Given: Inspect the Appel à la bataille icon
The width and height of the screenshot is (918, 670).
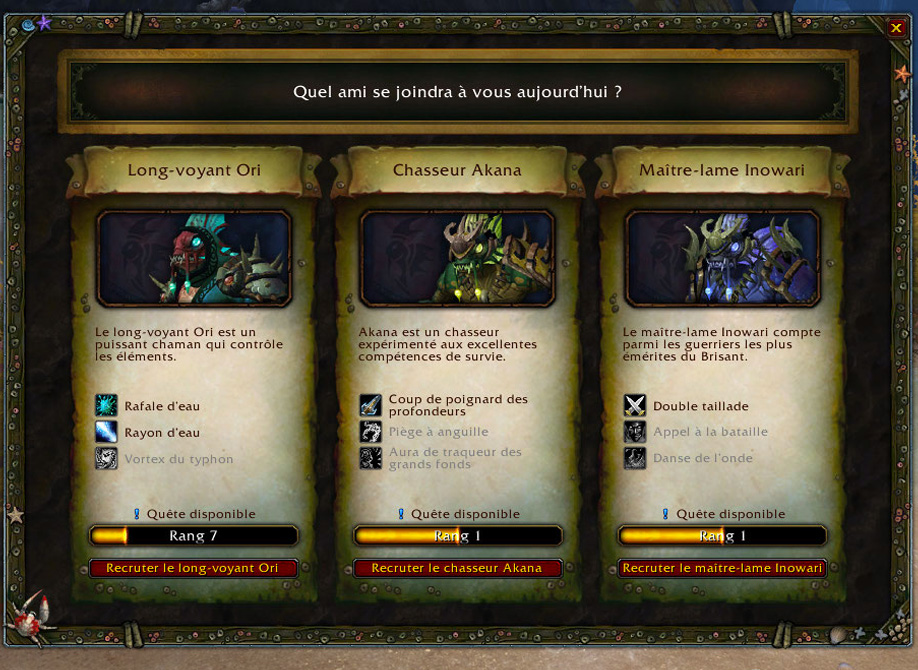Looking at the screenshot, I should 635,432.
